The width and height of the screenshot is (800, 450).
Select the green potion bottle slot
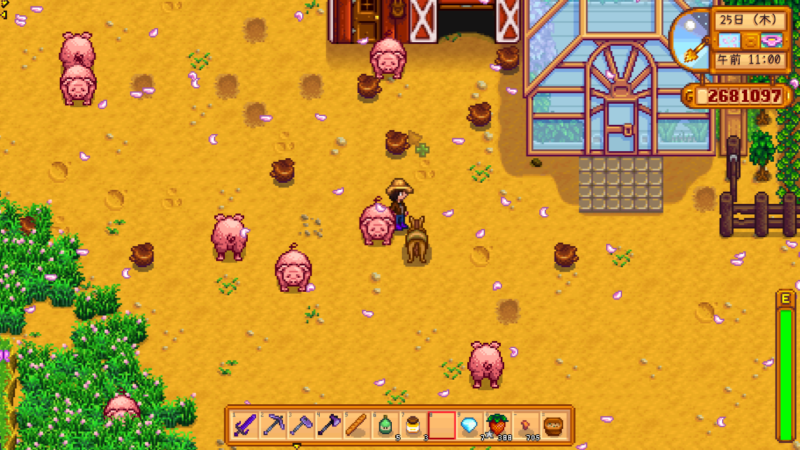point(385,425)
